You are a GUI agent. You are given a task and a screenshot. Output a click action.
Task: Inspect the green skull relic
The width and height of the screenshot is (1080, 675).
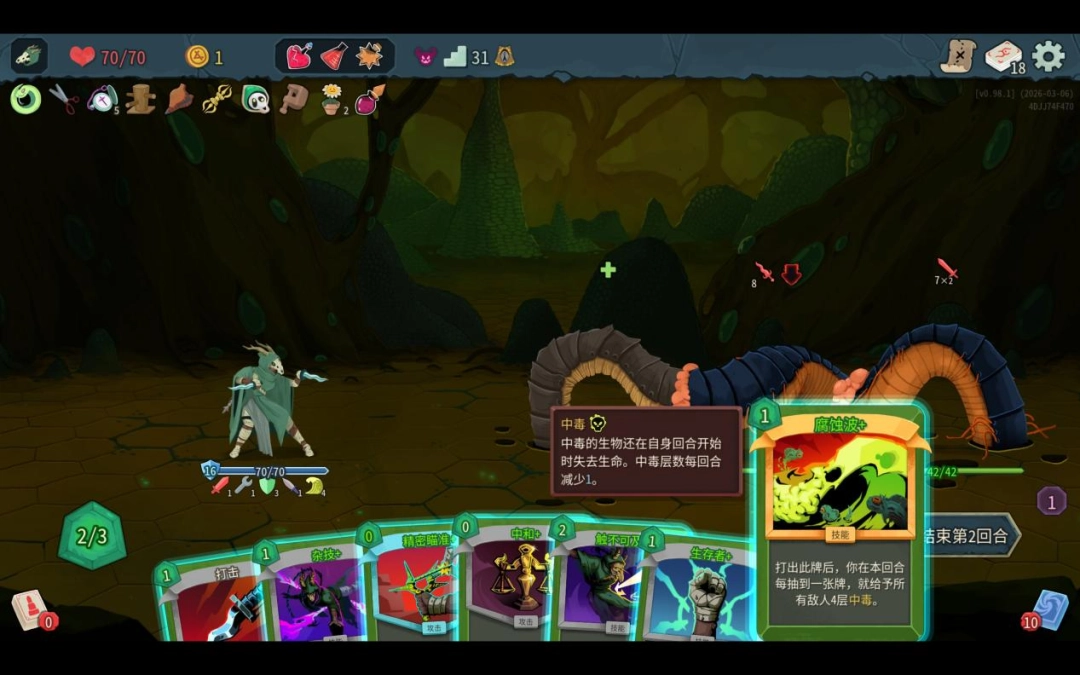pyautogui.click(x=256, y=99)
